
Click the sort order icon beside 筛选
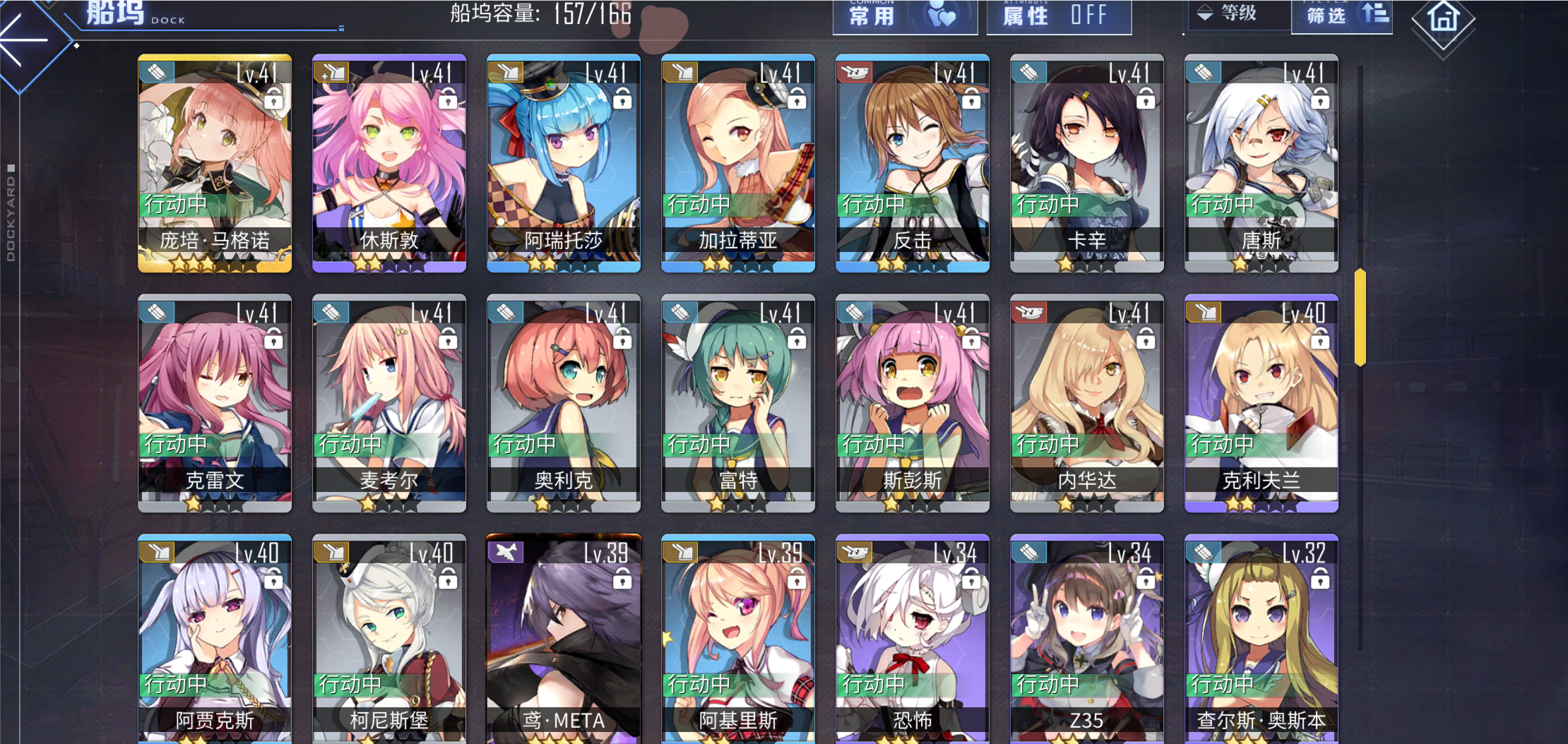tap(1374, 16)
